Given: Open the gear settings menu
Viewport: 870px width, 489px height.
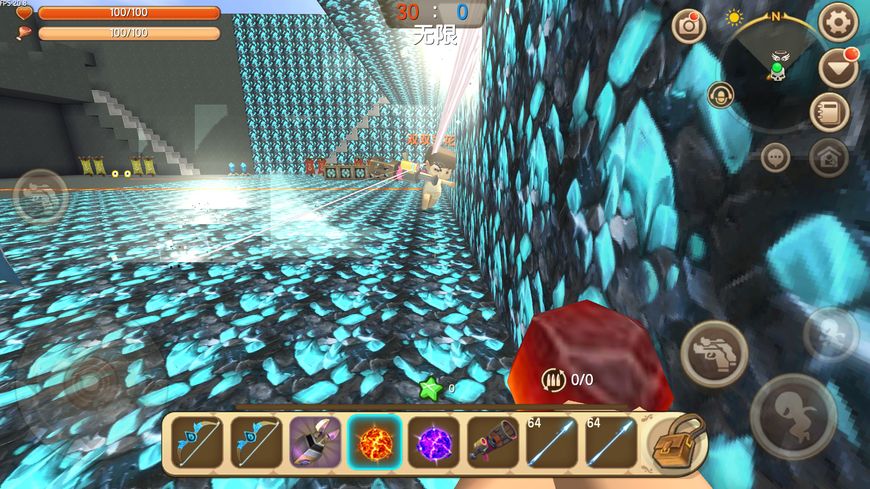Looking at the screenshot, I should click(x=838, y=21).
